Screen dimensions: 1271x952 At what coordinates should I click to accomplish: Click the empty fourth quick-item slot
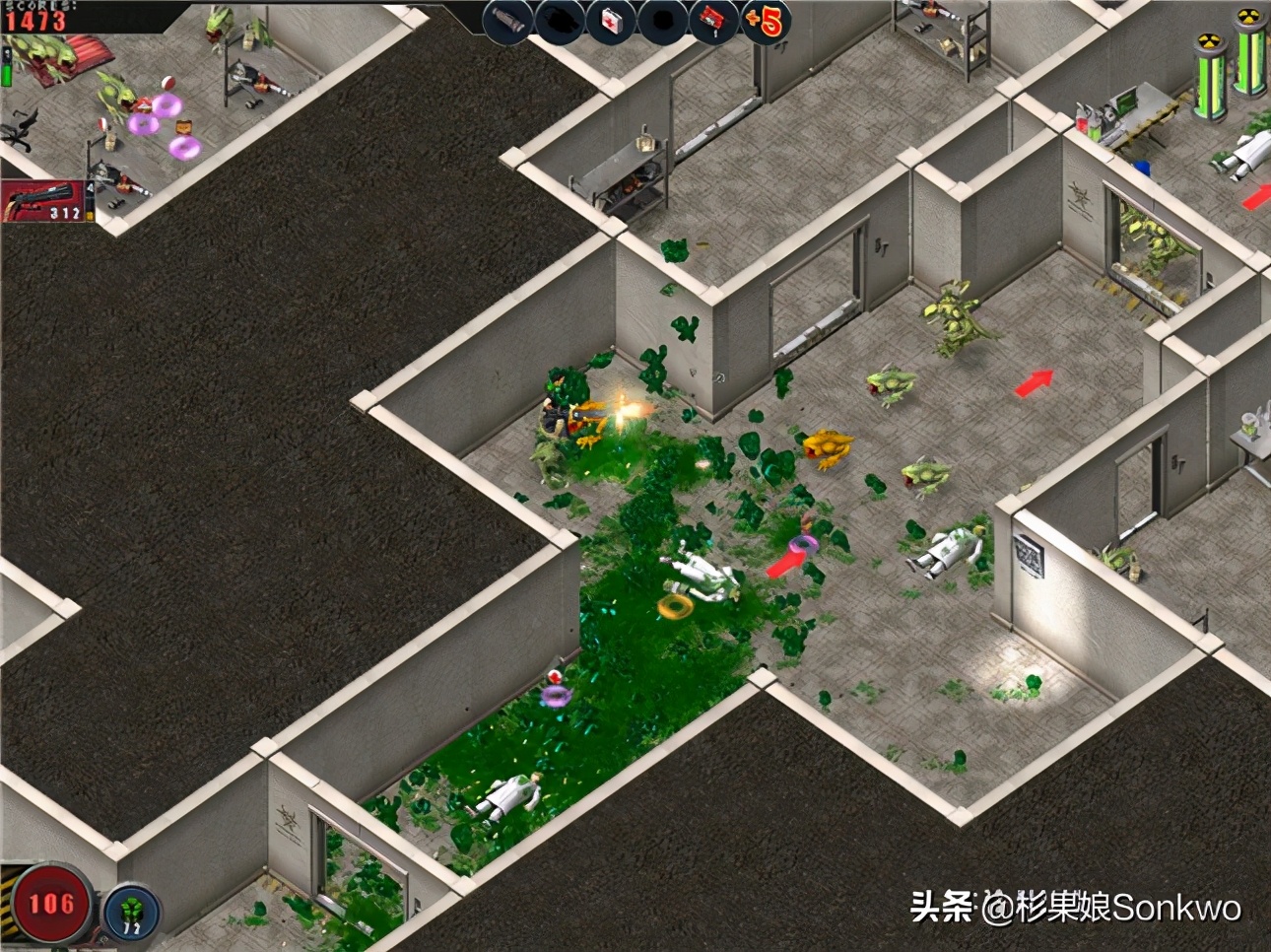point(660,22)
